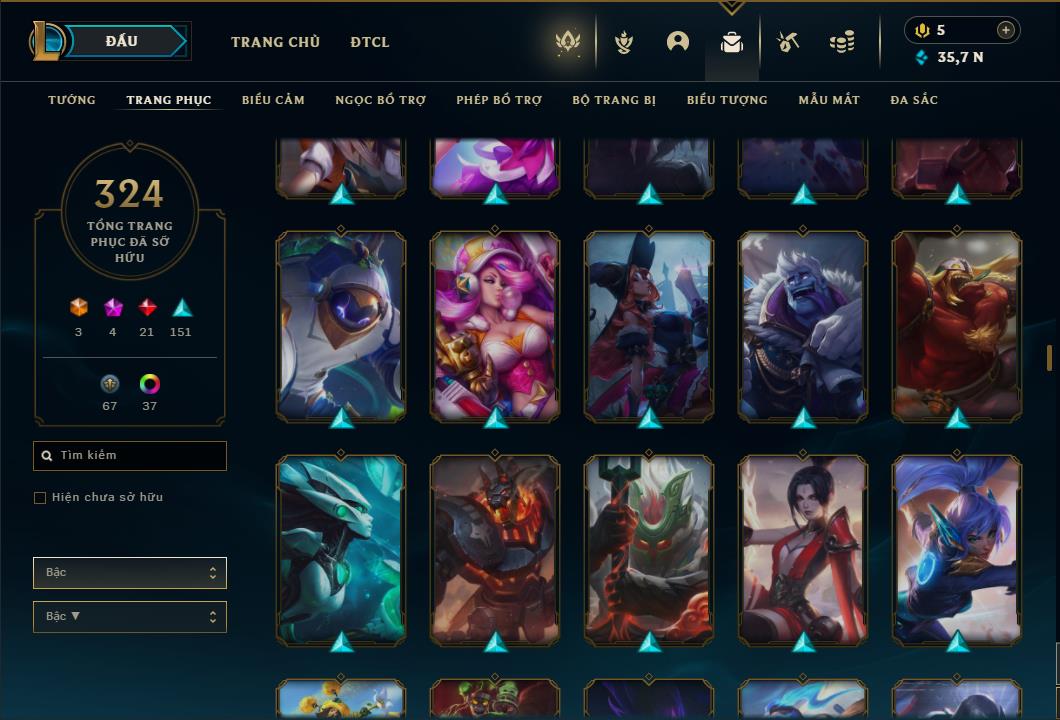This screenshot has height=720, width=1060.
Task: Select the PHÉP BỔ TRỢ tab
Action: pyautogui.click(x=499, y=100)
